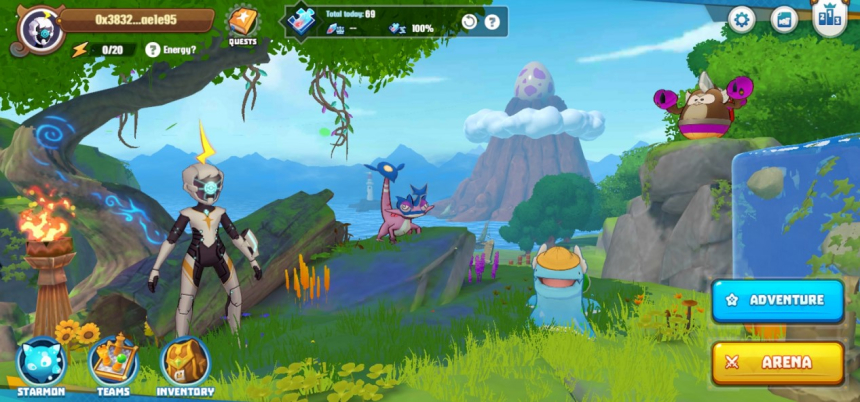Open the Inventory chest
This screenshot has width=860, height=402.
185,363
